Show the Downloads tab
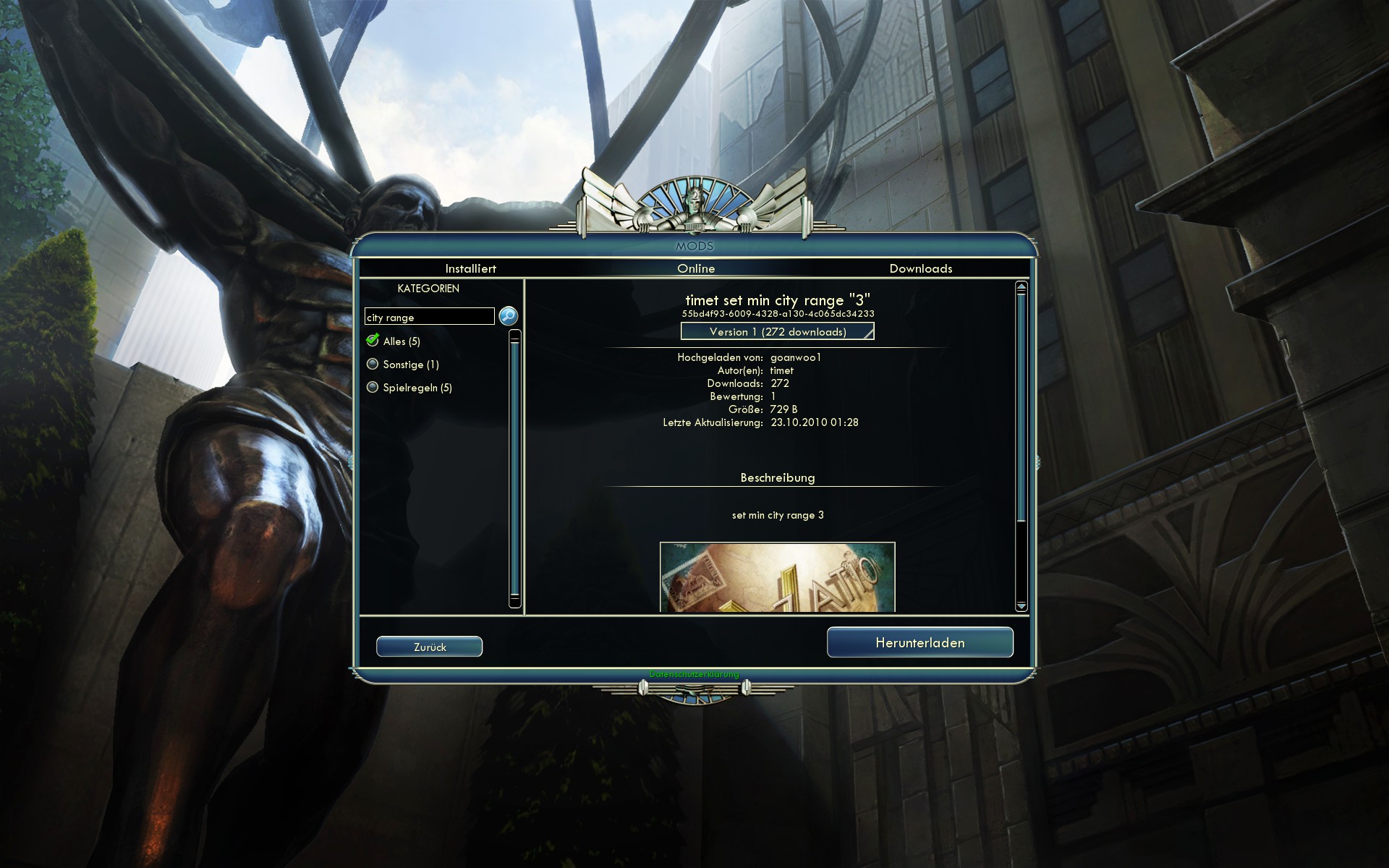Image resolution: width=1389 pixels, height=868 pixels. (920, 268)
